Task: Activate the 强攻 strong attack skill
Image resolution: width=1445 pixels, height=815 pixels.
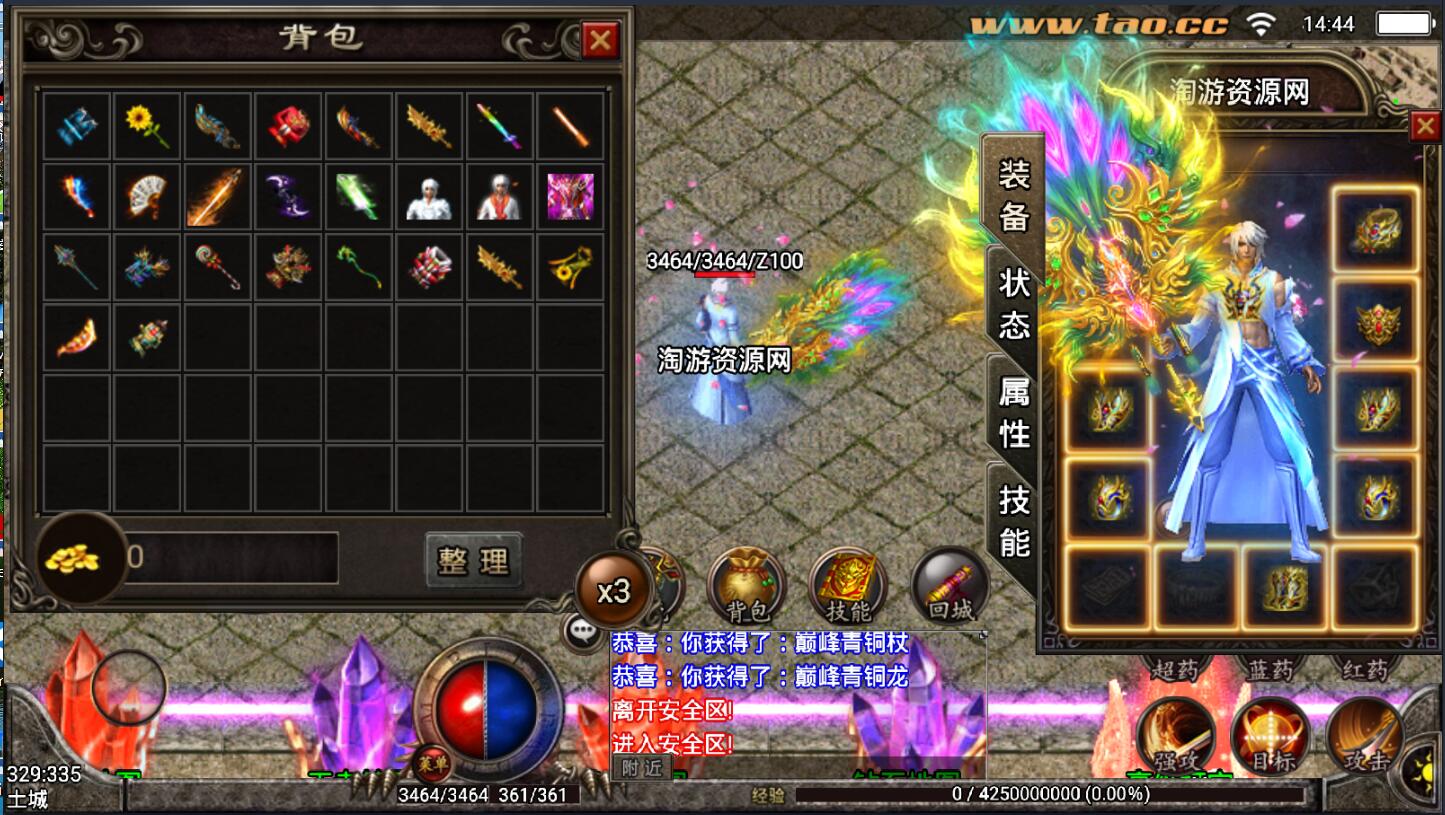Action: pyautogui.click(x=1175, y=735)
